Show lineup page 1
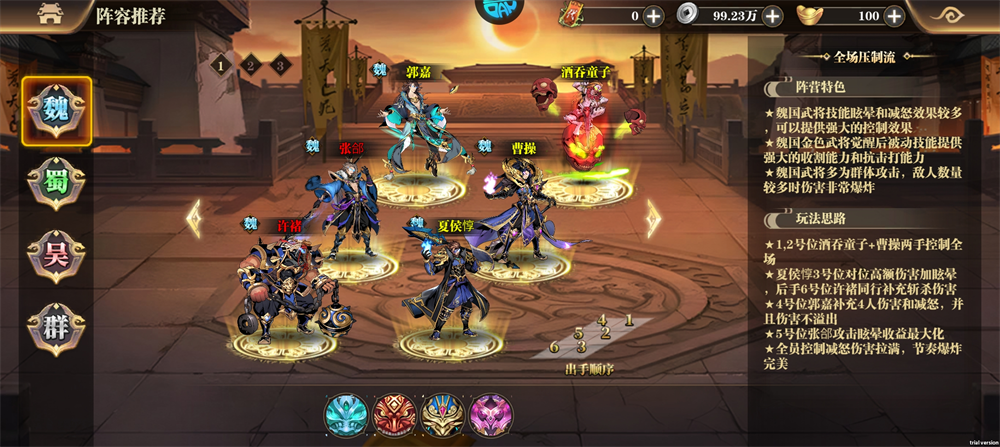Viewport: 1000px width, 447px height. [219, 65]
